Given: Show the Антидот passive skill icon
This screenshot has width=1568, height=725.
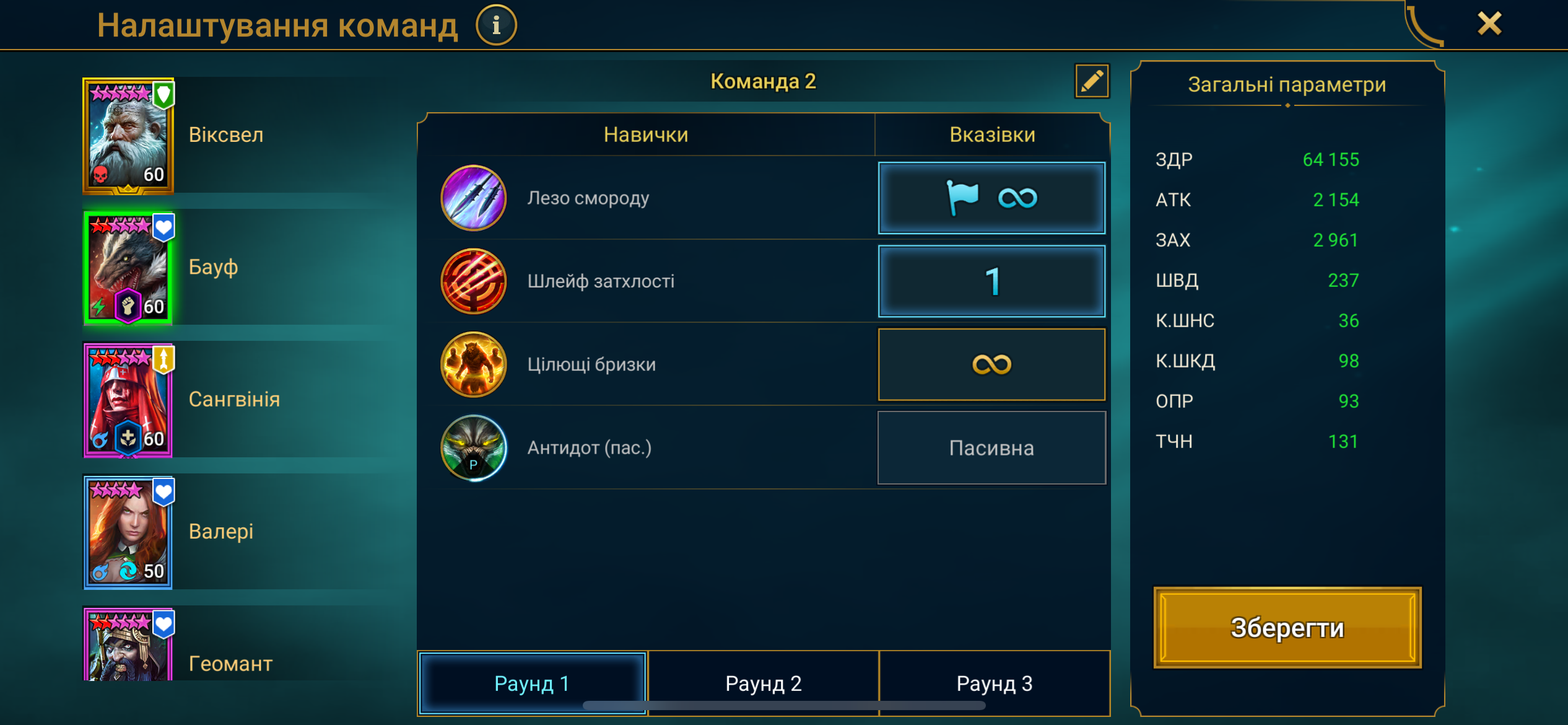Looking at the screenshot, I should [x=474, y=447].
